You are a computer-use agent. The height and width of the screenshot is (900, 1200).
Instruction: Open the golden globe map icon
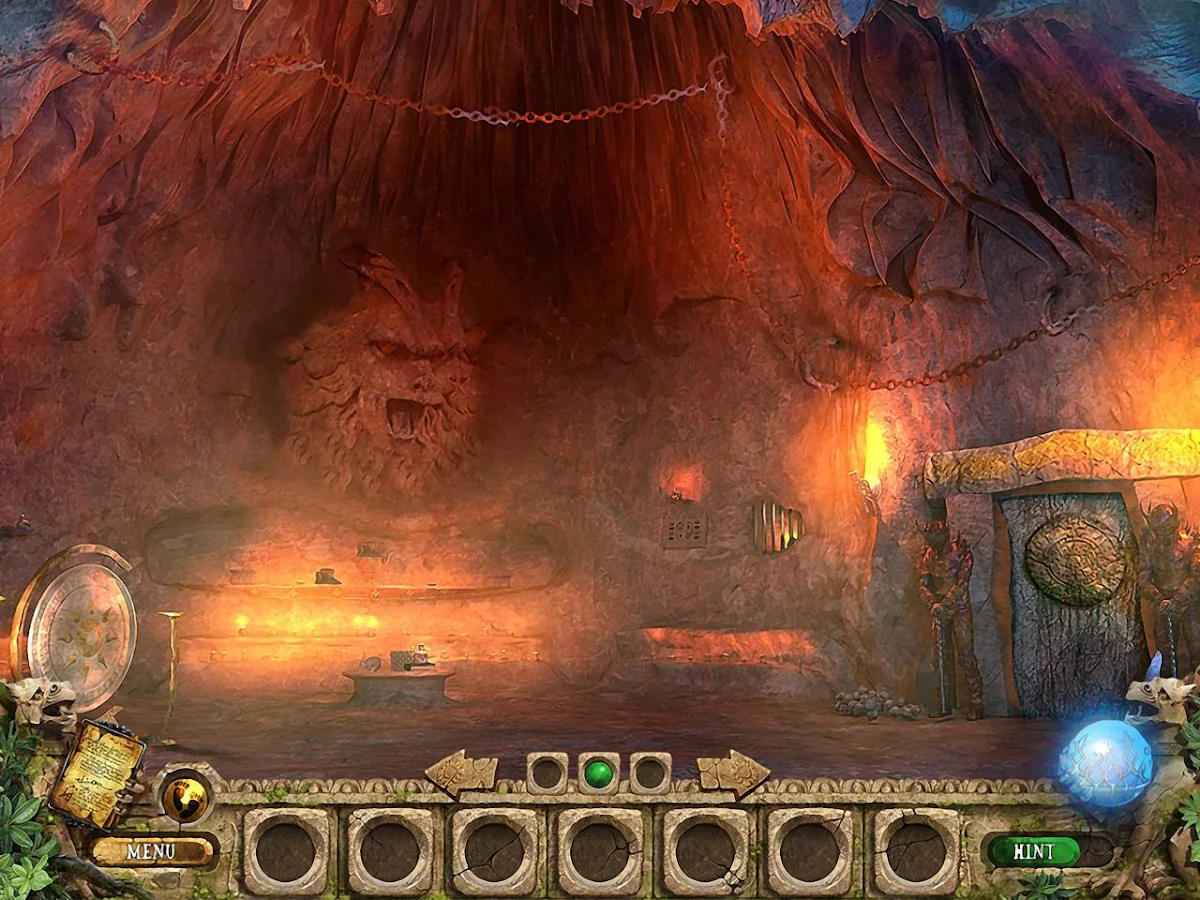pos(186,797)
